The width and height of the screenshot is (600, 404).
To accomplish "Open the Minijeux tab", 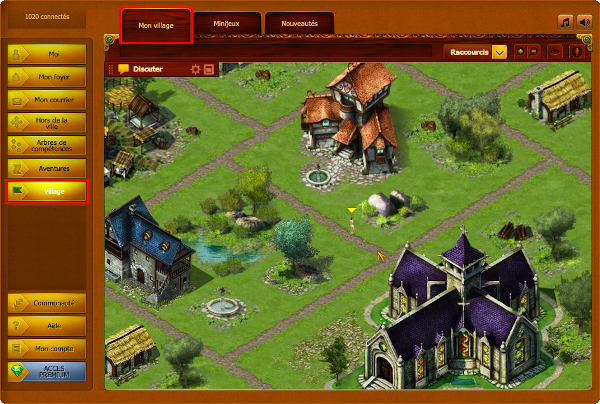I will point(227,23).
